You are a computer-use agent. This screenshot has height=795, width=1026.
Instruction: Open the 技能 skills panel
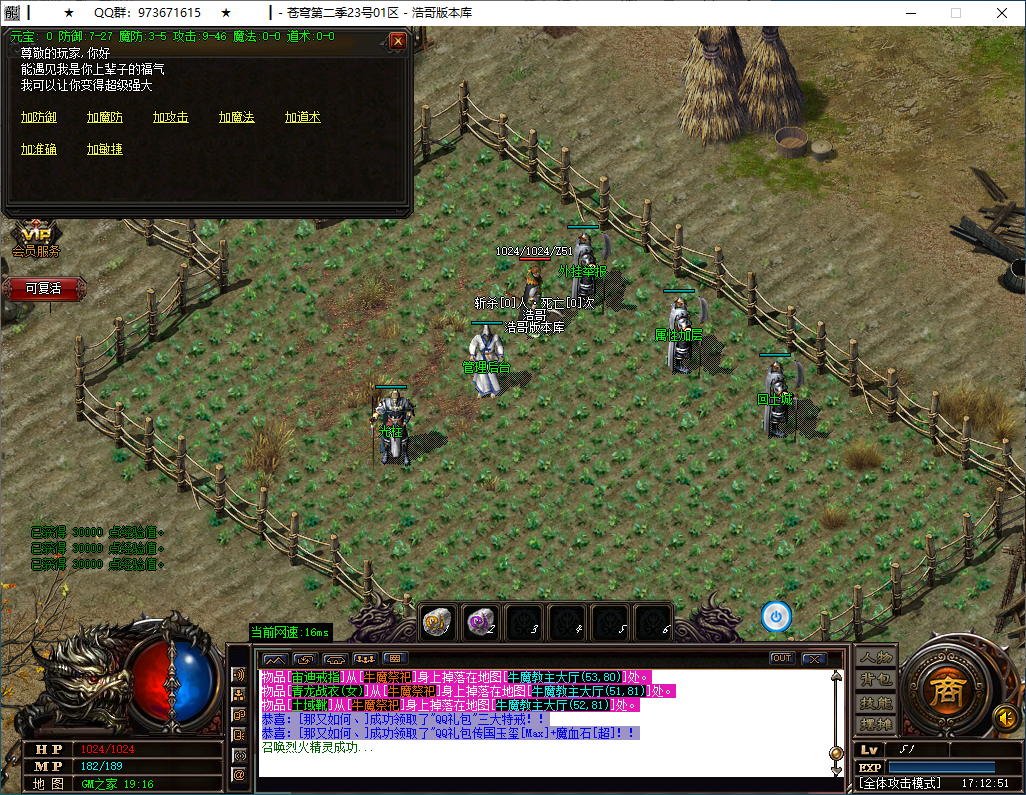876,702
